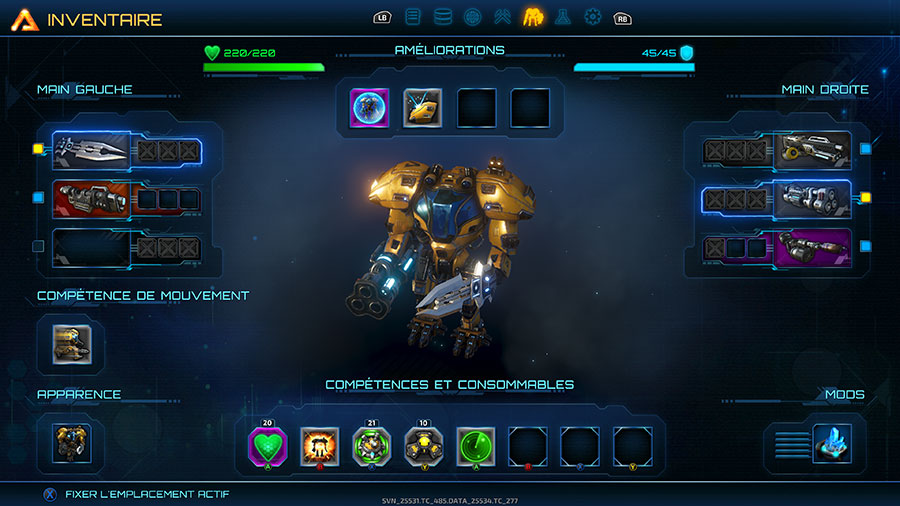Select the yellow drone consumable
The width and height of the screenshot is (900, 506).
[424, 446]
